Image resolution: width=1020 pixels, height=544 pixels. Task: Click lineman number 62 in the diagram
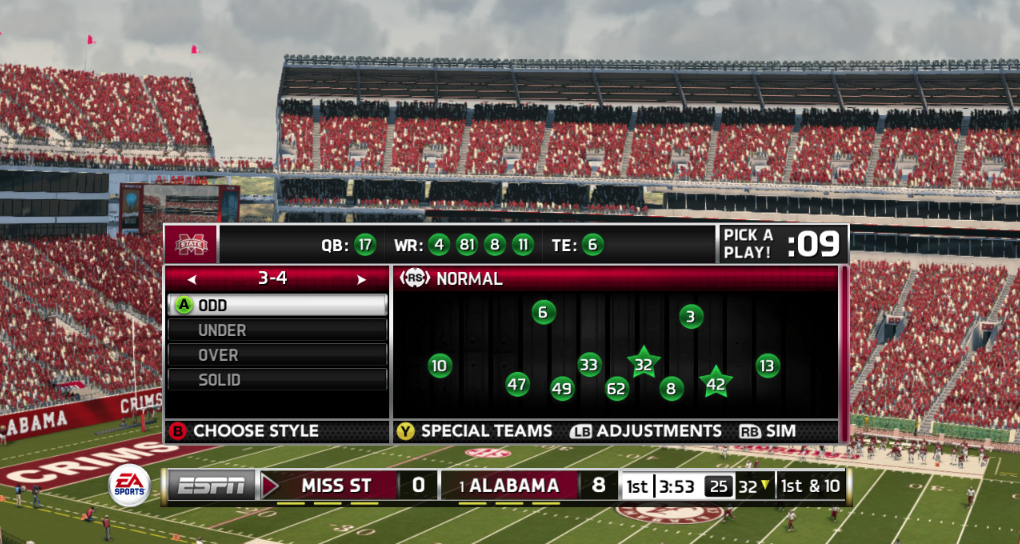[616, 388]
